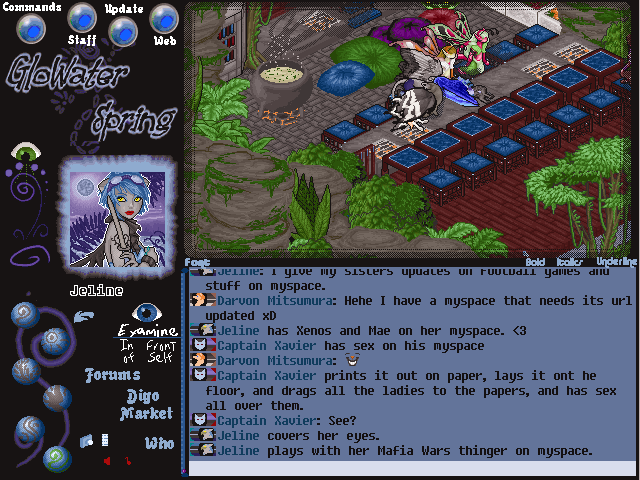Open the Fonts option above chat
This screenshot has height=480, width=640.
click(198, 262)
